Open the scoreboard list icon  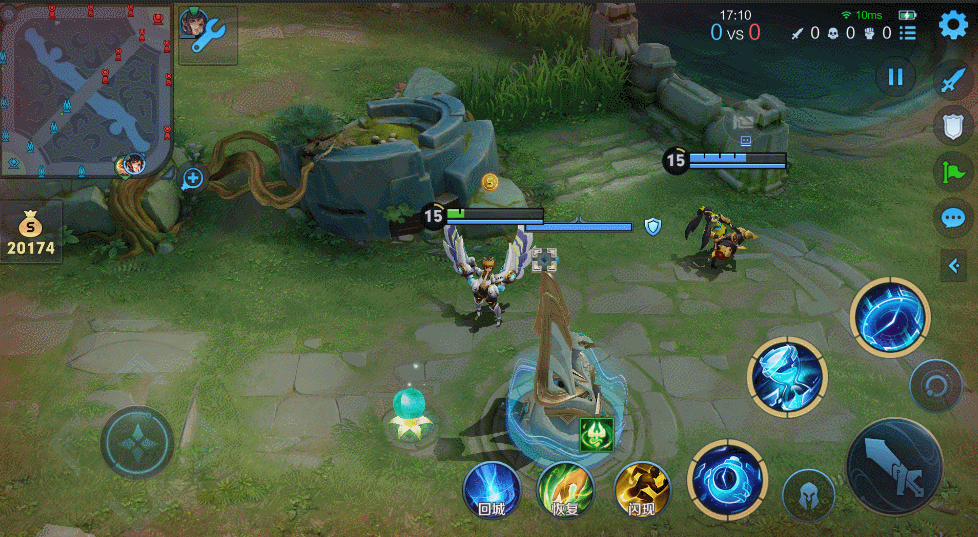[x=907, y=33]
